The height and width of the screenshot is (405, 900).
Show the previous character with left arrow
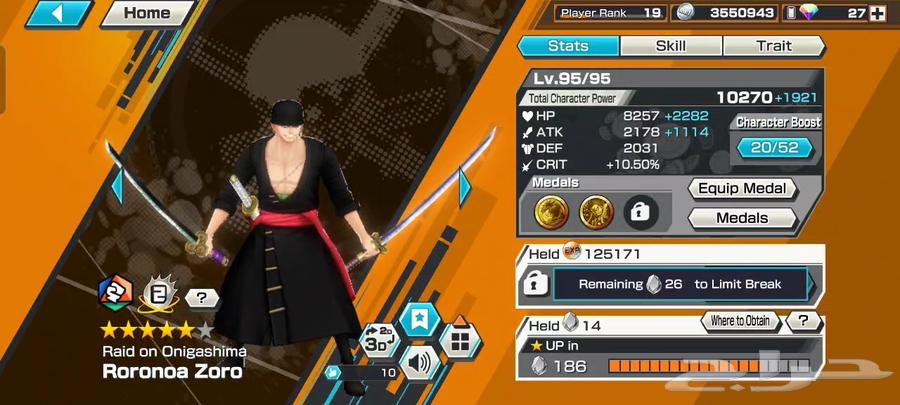[115, 185]
